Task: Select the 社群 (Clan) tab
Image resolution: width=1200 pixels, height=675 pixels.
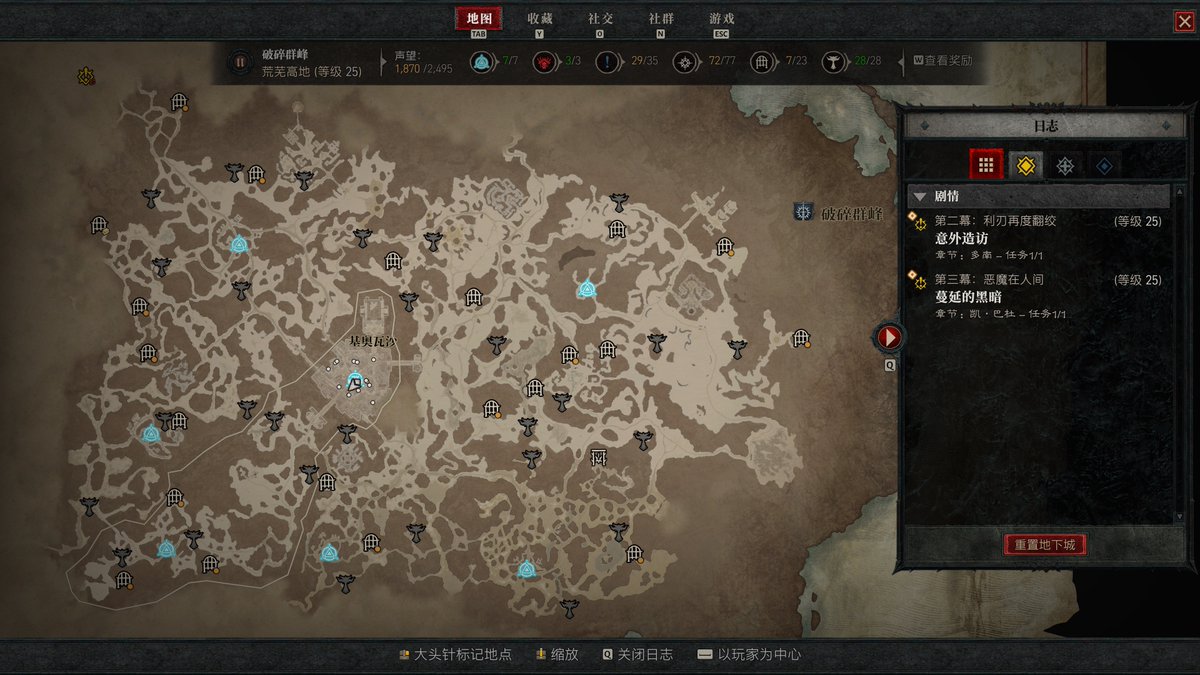Action: tap(660, 19)
